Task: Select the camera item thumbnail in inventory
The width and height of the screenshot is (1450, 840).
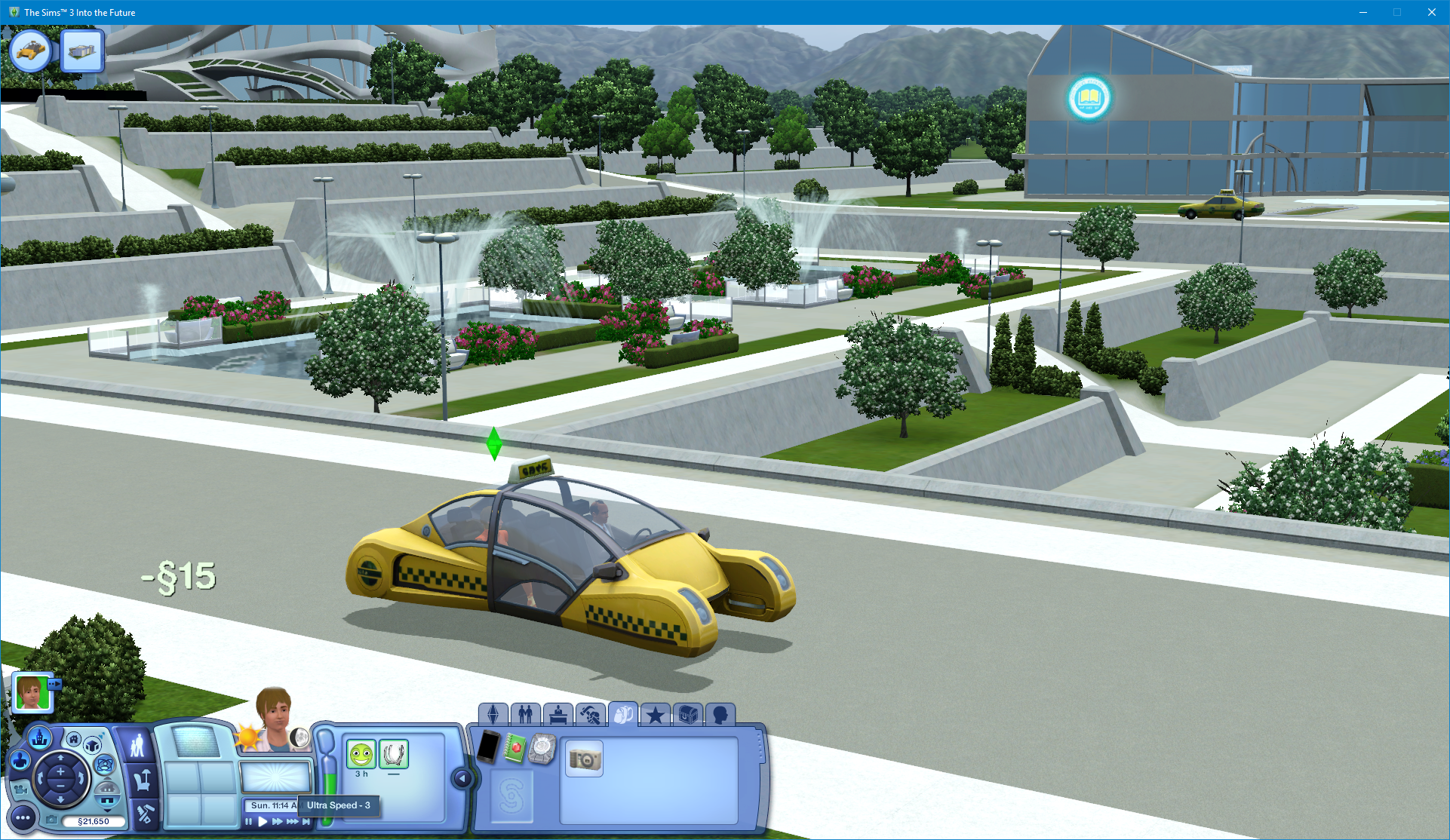Action: click(583, 759)
